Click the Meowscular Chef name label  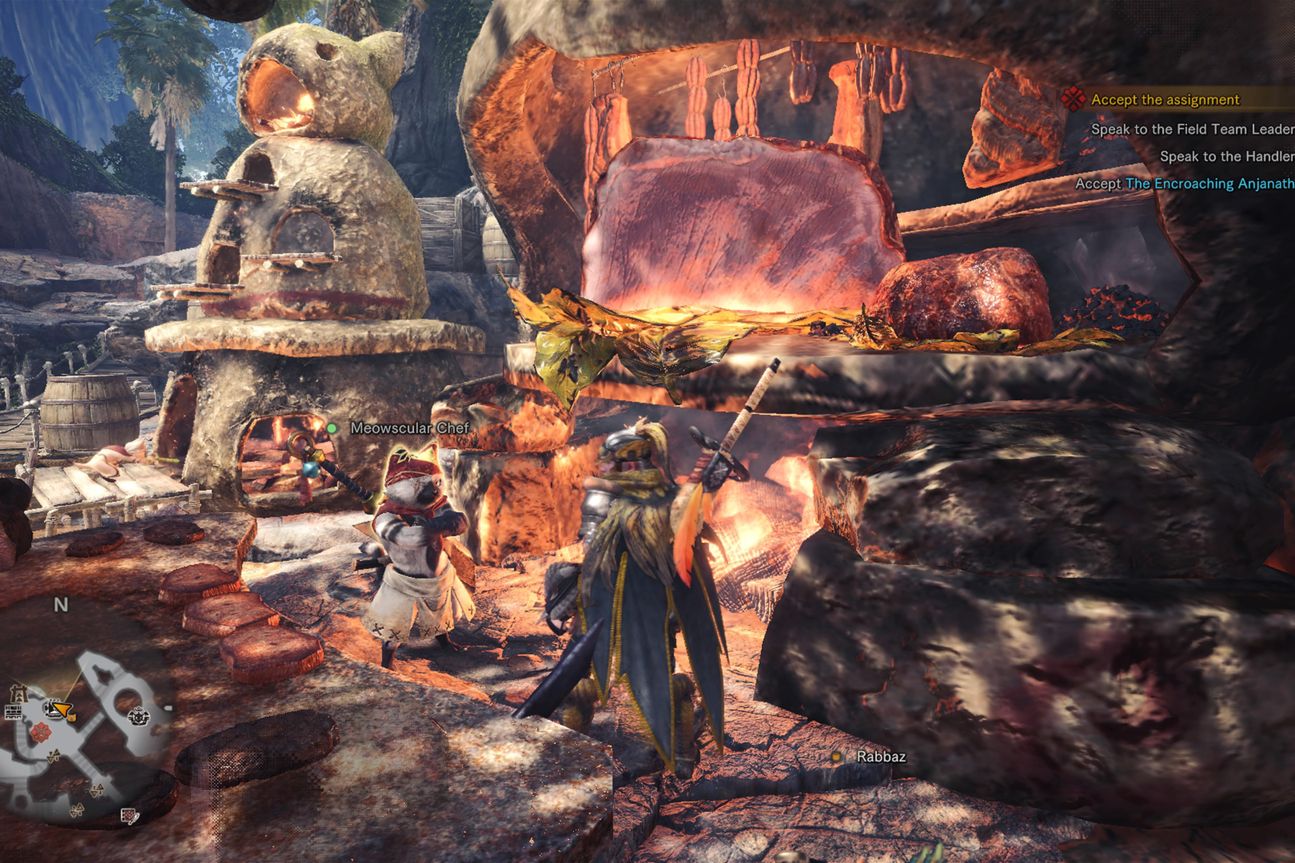(x=409, y=427)
